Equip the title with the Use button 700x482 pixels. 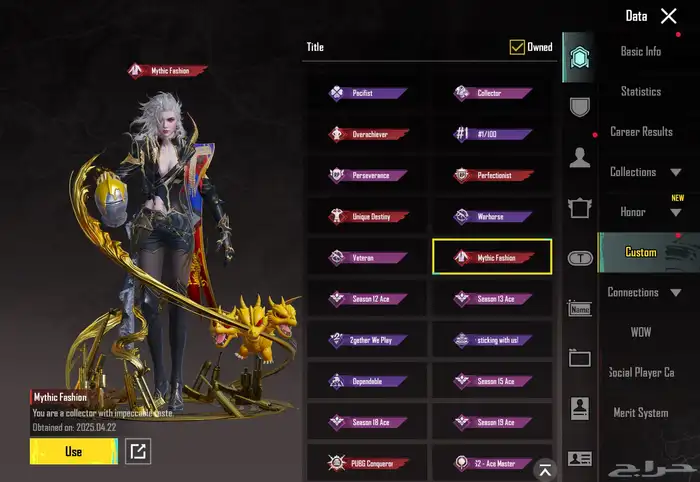[73, 452]
